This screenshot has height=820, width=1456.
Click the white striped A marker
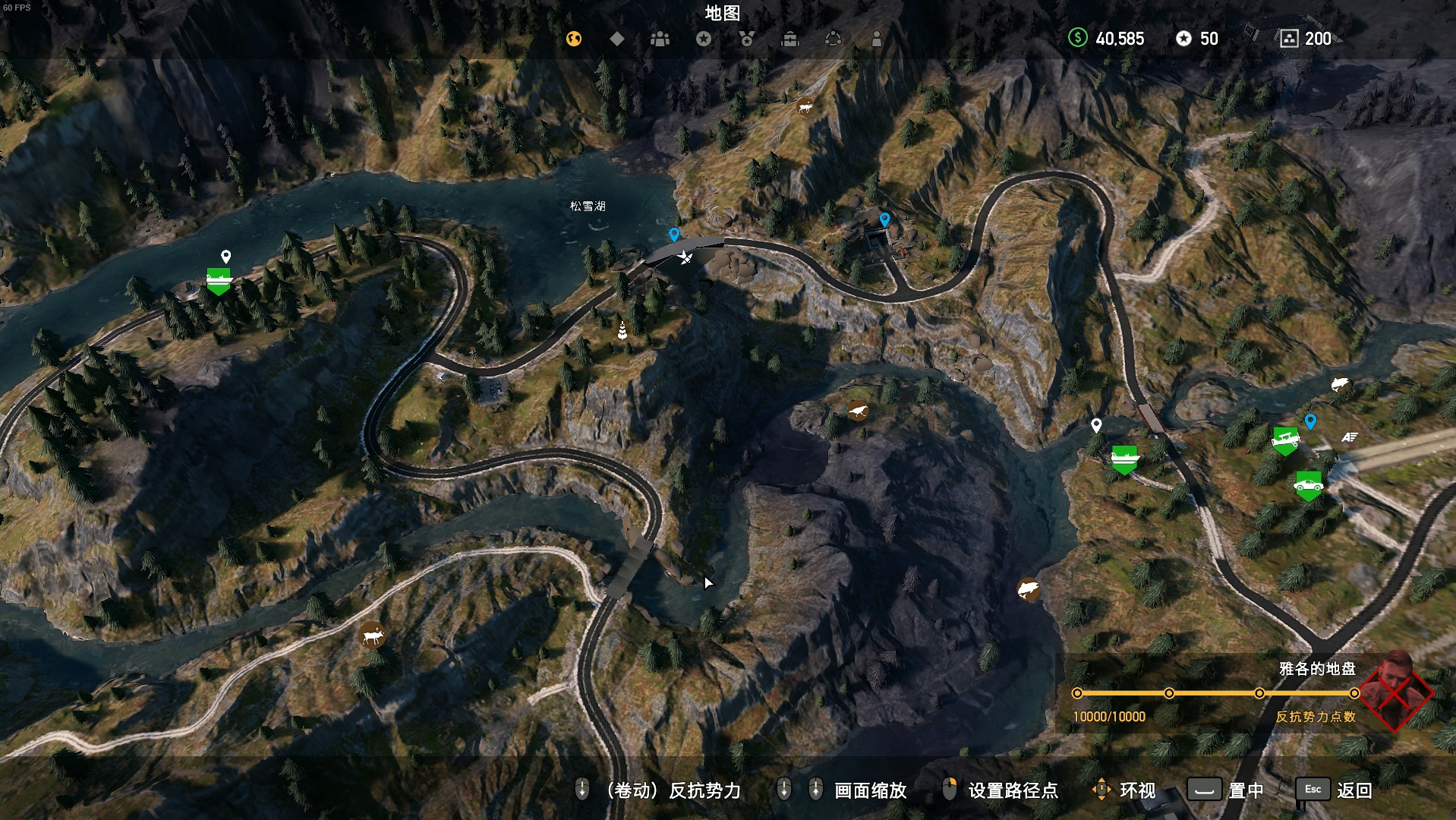click(x=1349, y=437)
